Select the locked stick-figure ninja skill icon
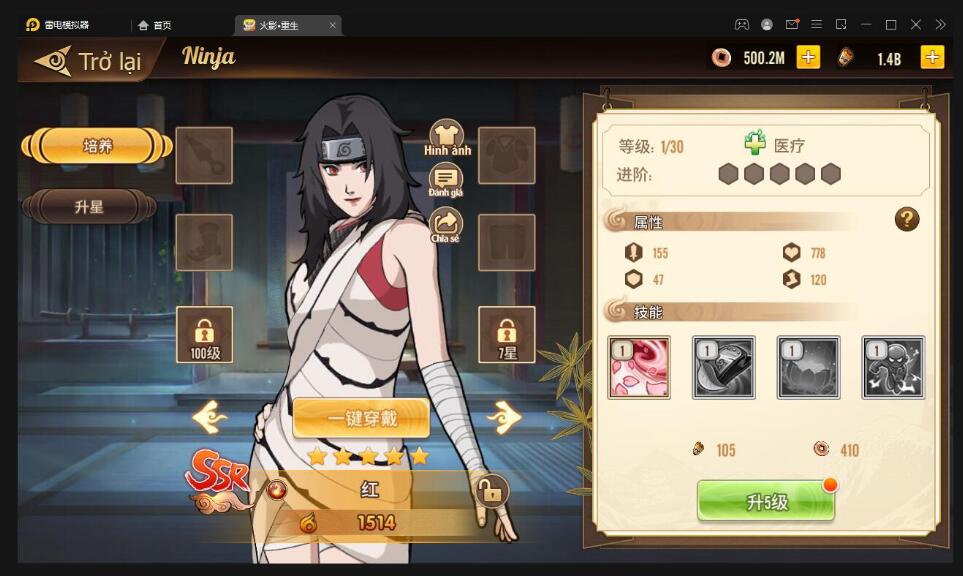This screenshot has height=576, width=963. pyautogui.click(x=893, y=367)
